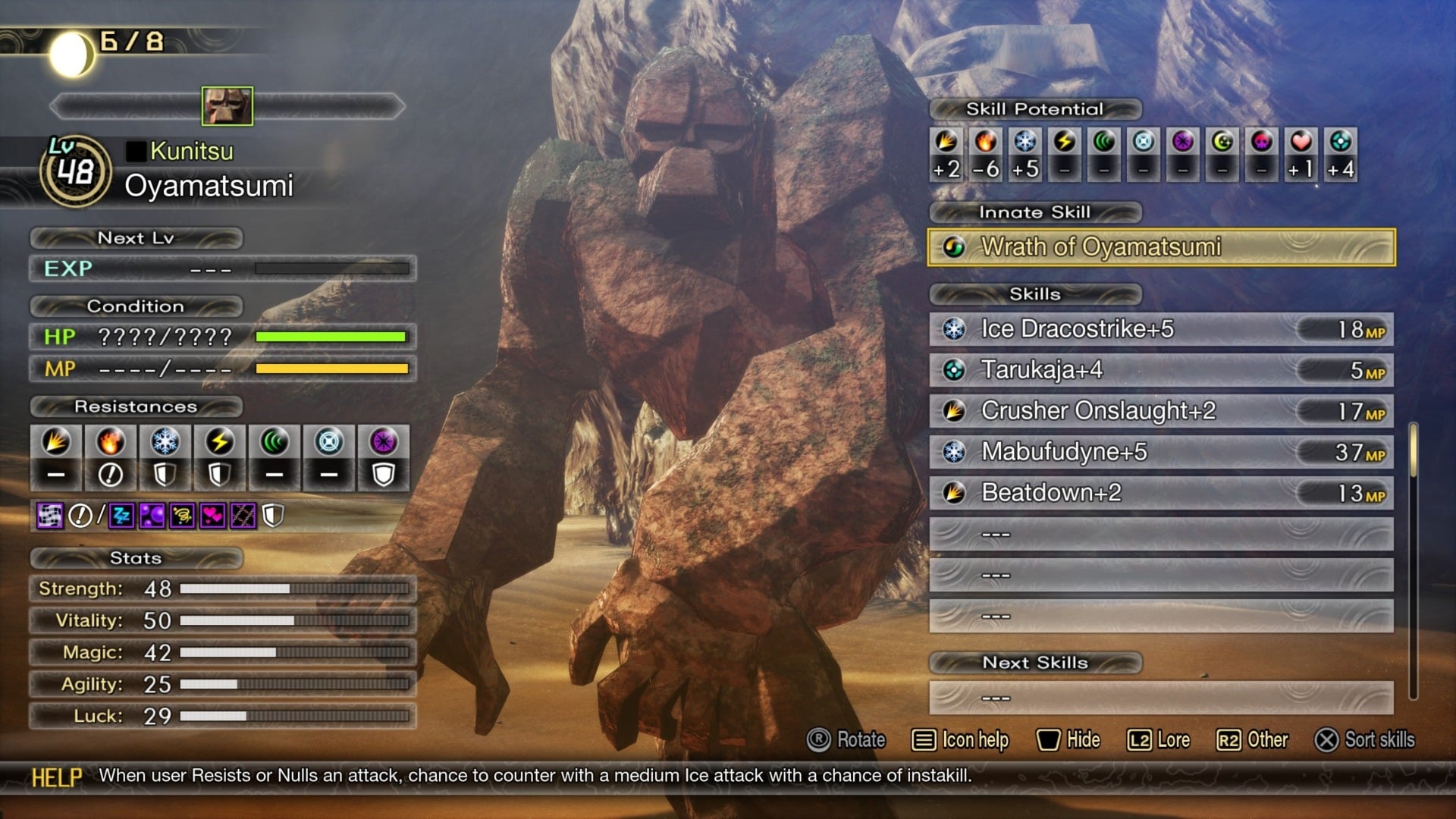Expand the Next Skills section
This screenshot has height=819, width=1456.
[1036, 662]
